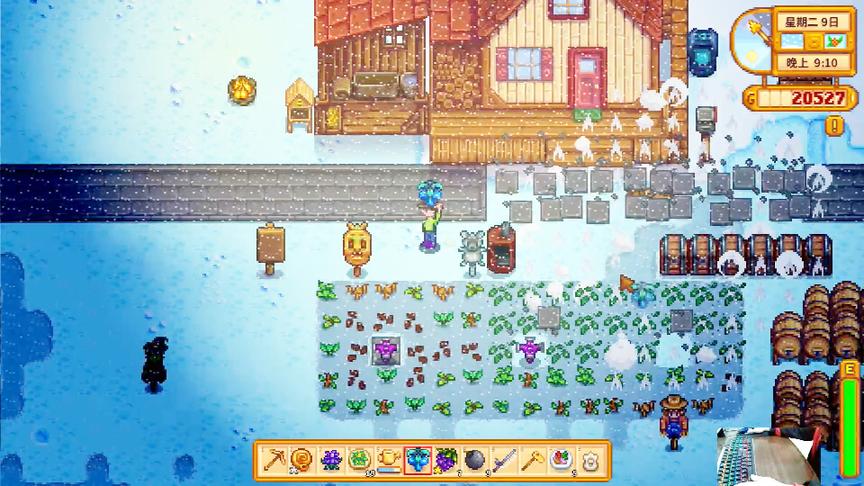
Task: Choose the white badge item slot
Action: pyautogui.click(x=591, y=459)
